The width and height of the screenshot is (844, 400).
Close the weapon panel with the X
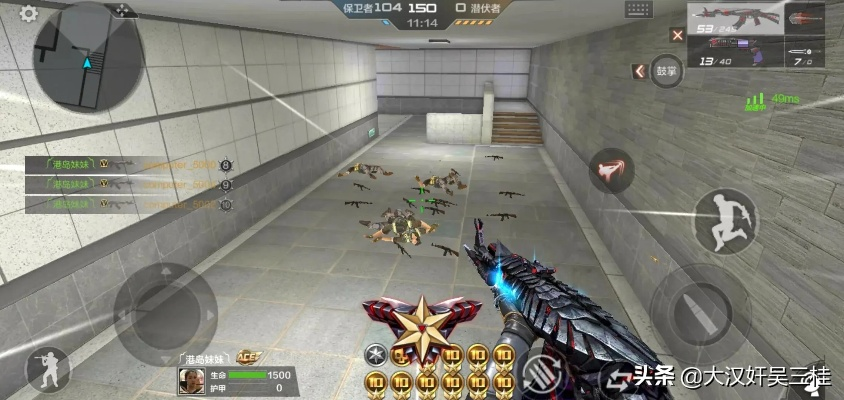tap(678, 35)
